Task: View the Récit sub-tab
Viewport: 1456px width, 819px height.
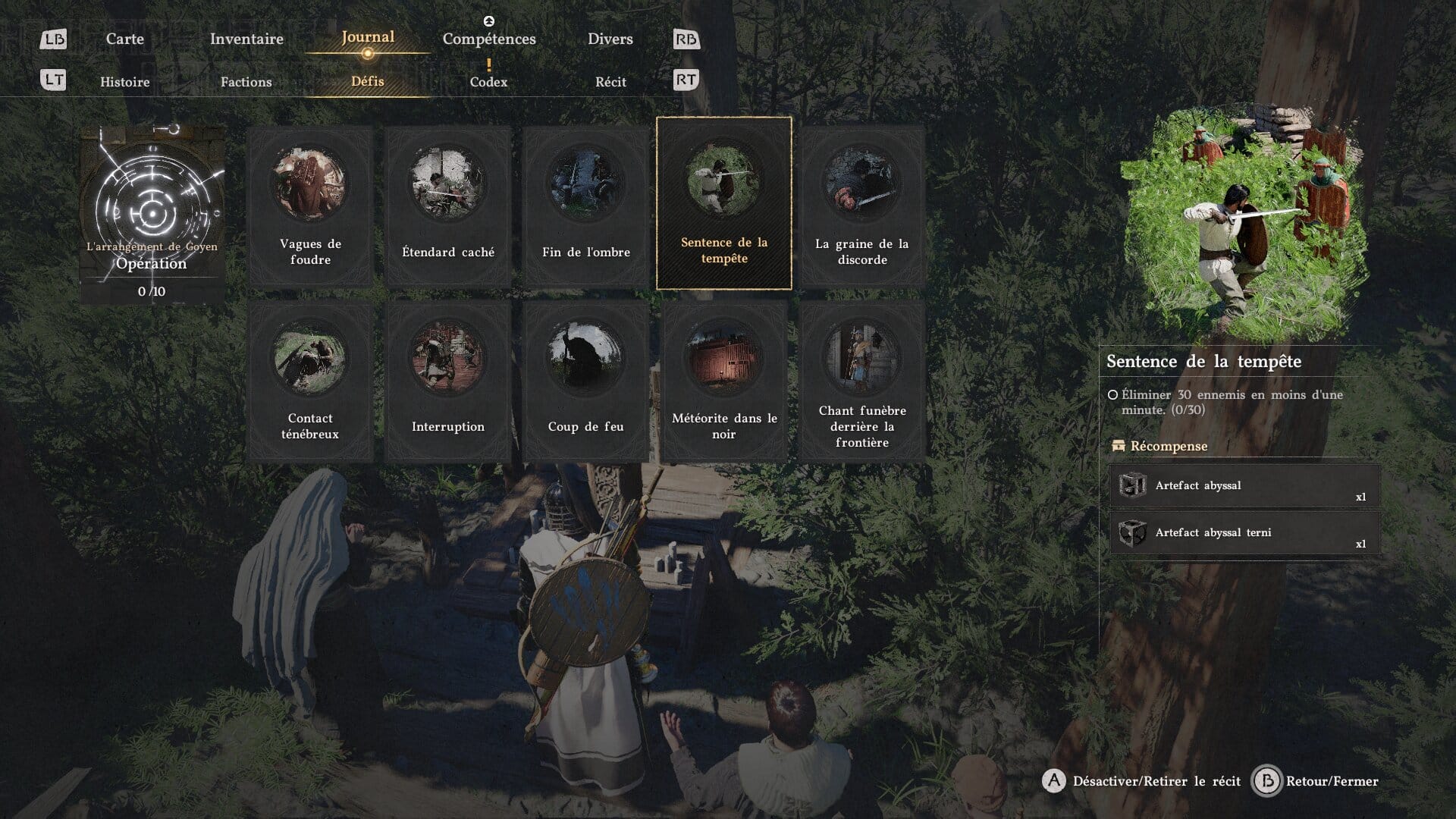Action: click(x=610, y=82)
